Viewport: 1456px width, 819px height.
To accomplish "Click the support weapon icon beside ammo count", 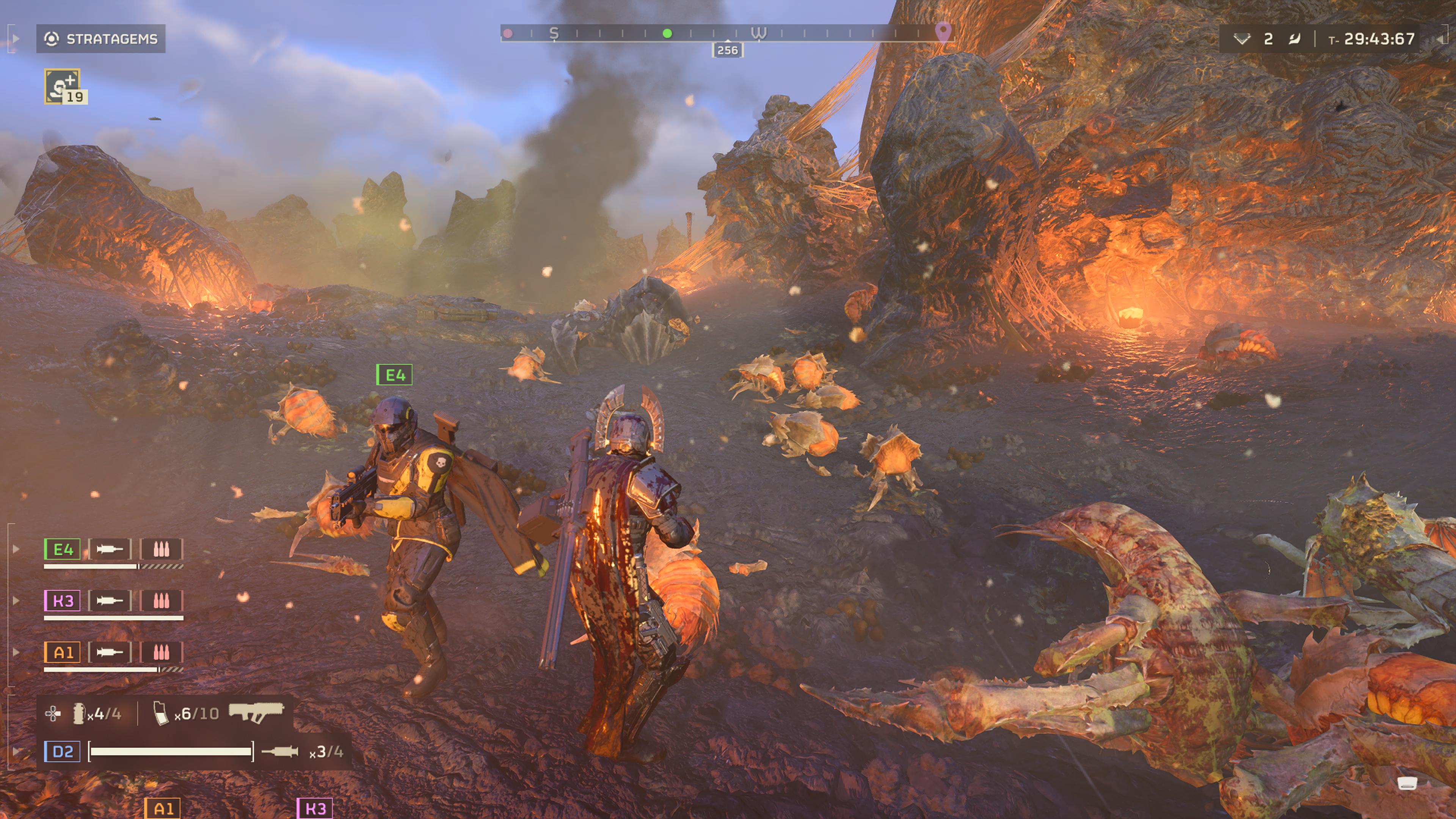I will pos(256,712).
